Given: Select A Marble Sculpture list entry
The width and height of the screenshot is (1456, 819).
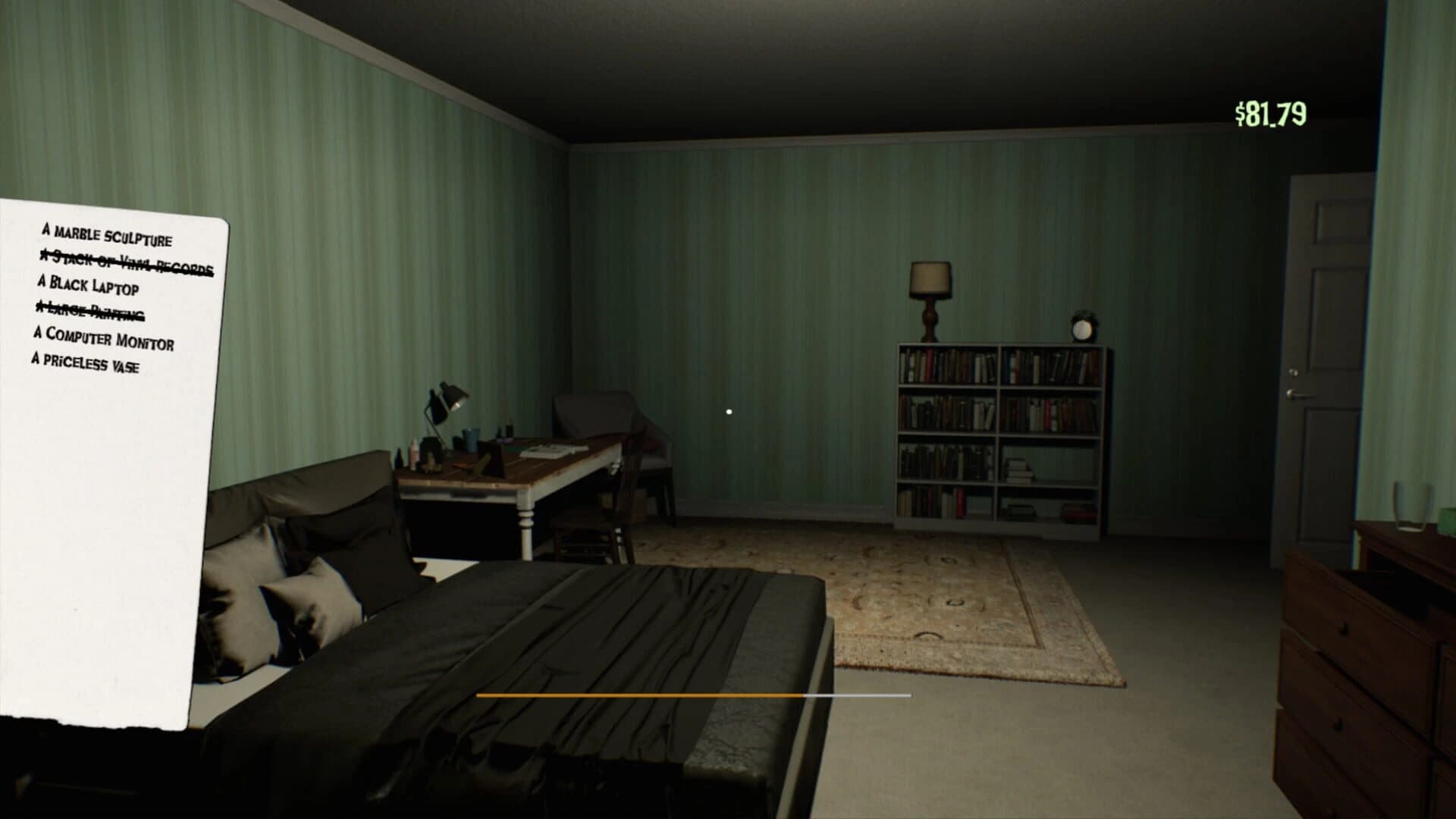Looking at the screenshot, I should 106,237.
